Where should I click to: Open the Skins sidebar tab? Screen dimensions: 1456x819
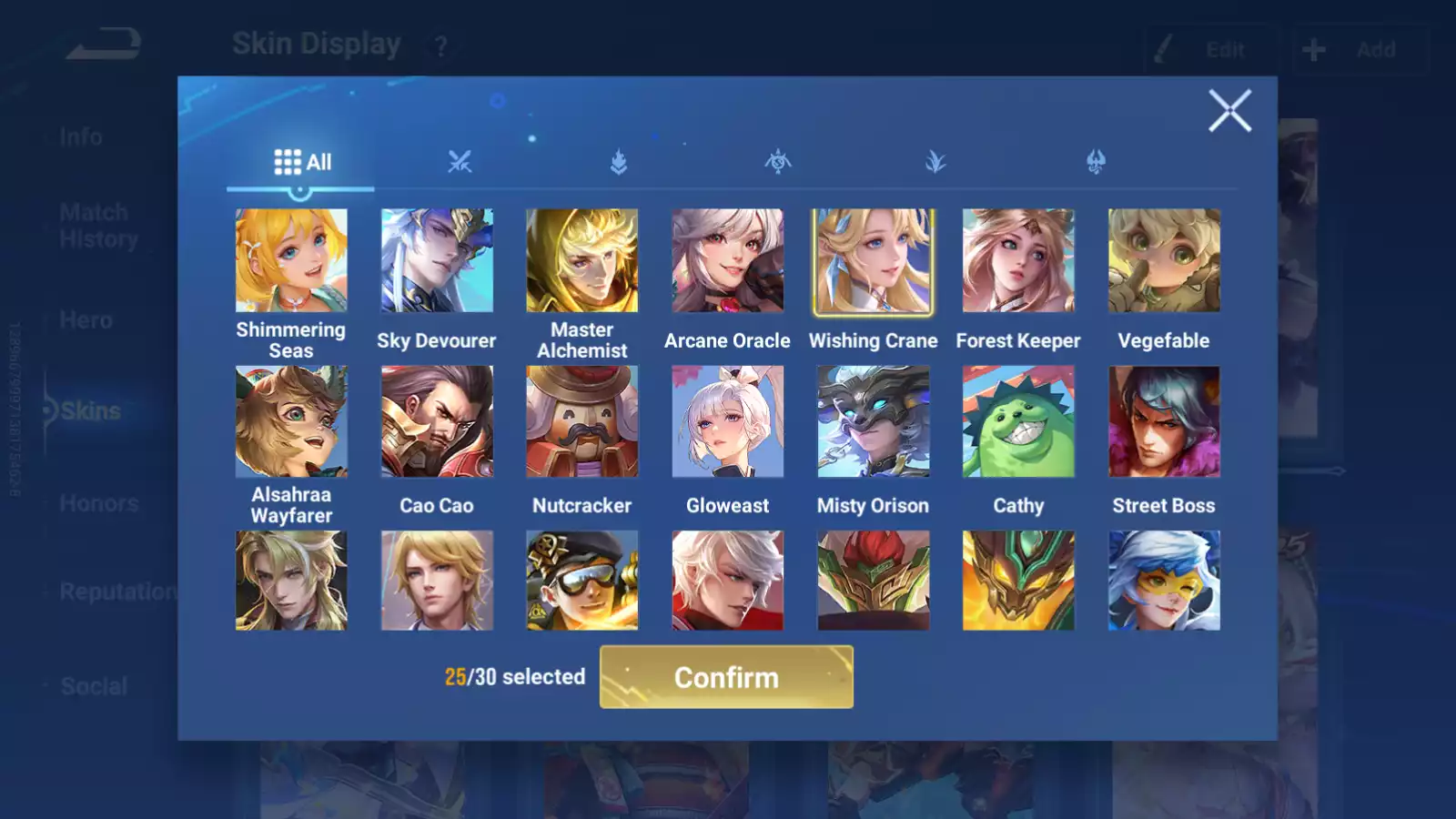coord(91,410)
